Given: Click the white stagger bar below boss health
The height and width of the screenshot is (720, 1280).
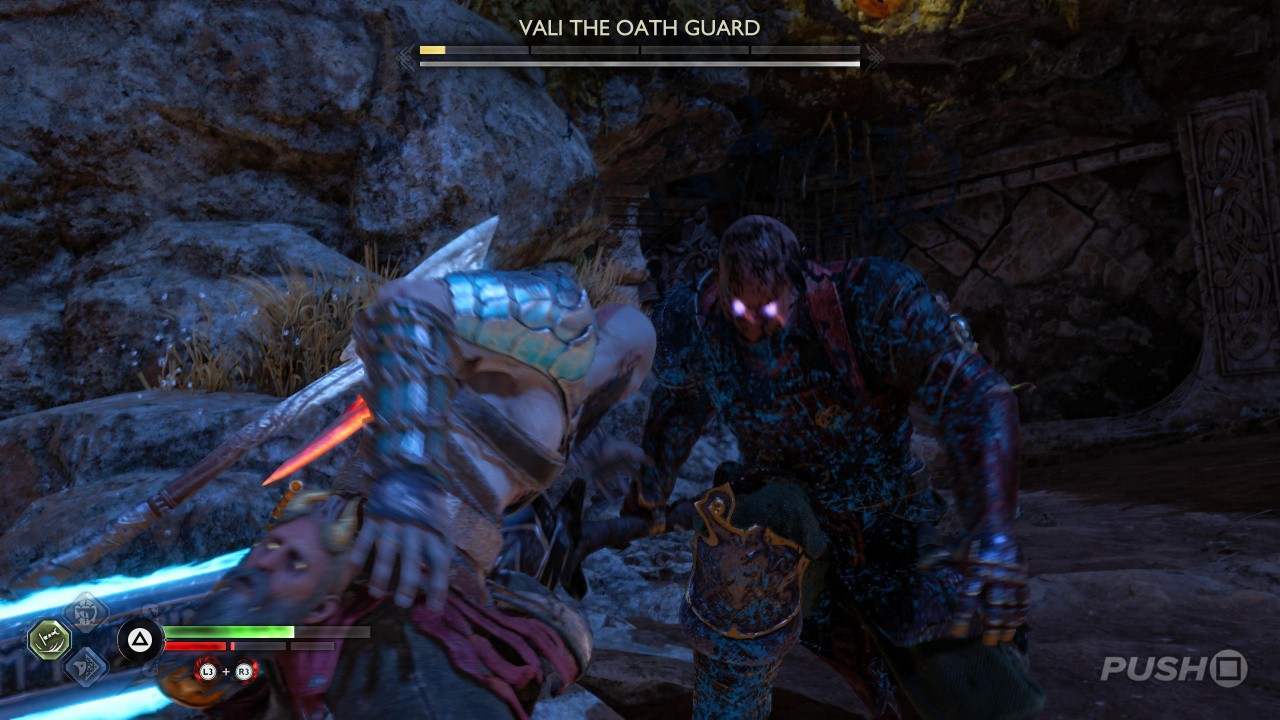Looking at the screenshot, I should [640, 63].
